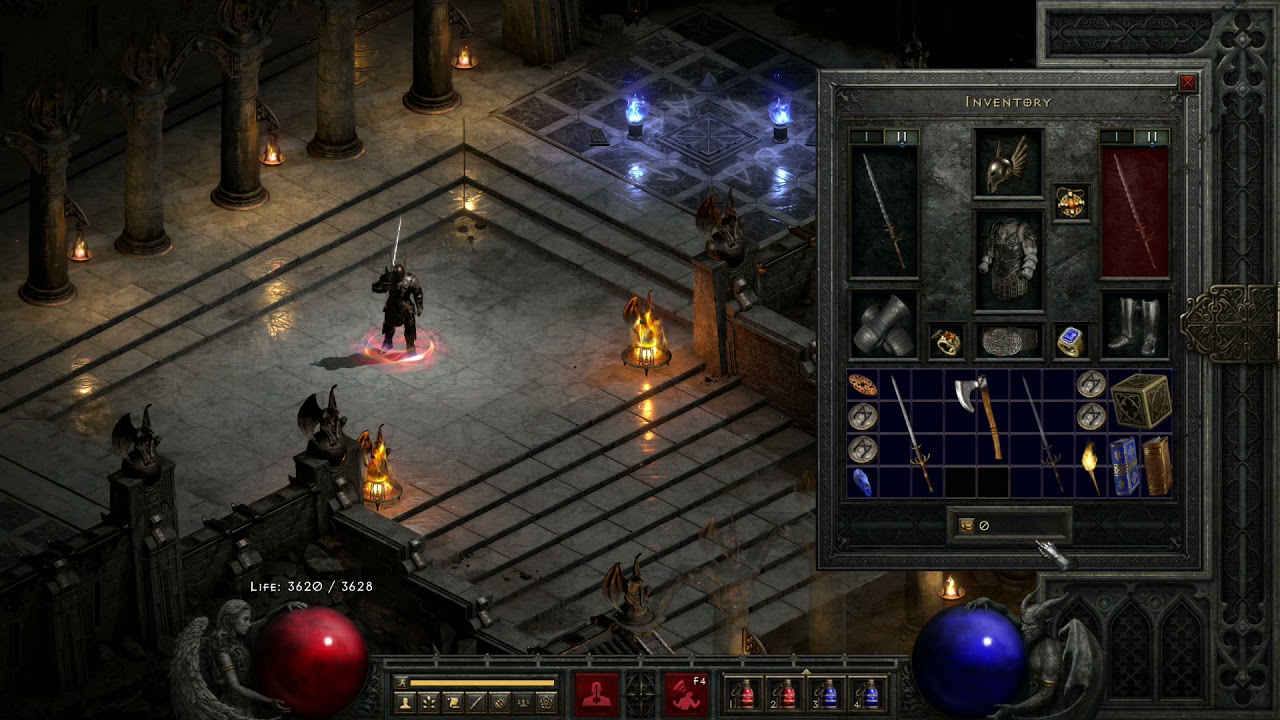
Task: Click the equipped amulet slot
Action: pos(1071,202)
